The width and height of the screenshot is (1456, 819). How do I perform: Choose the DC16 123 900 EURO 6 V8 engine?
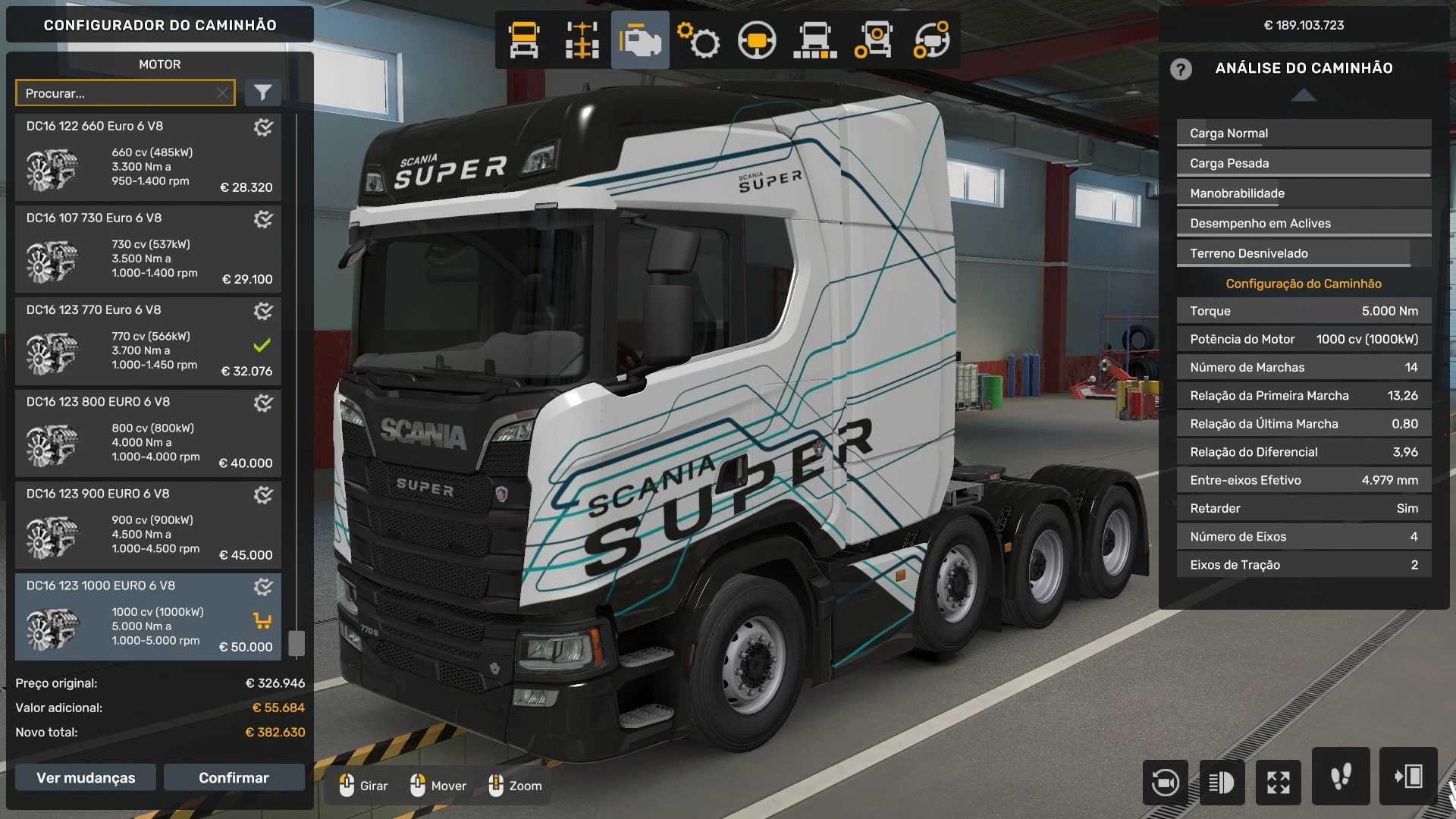pos(148,525)
